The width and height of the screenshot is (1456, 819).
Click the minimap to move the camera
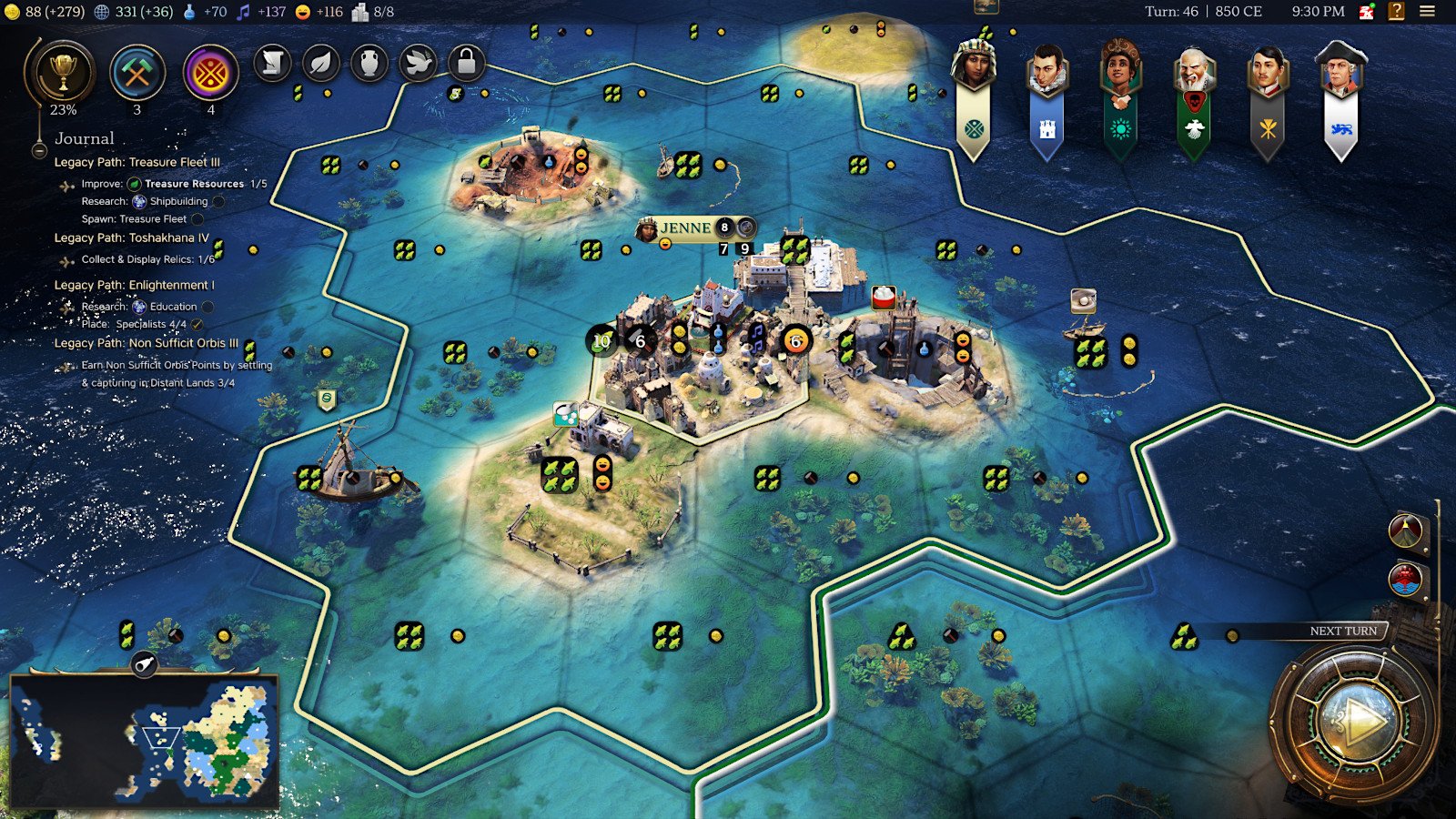point(144,739)
